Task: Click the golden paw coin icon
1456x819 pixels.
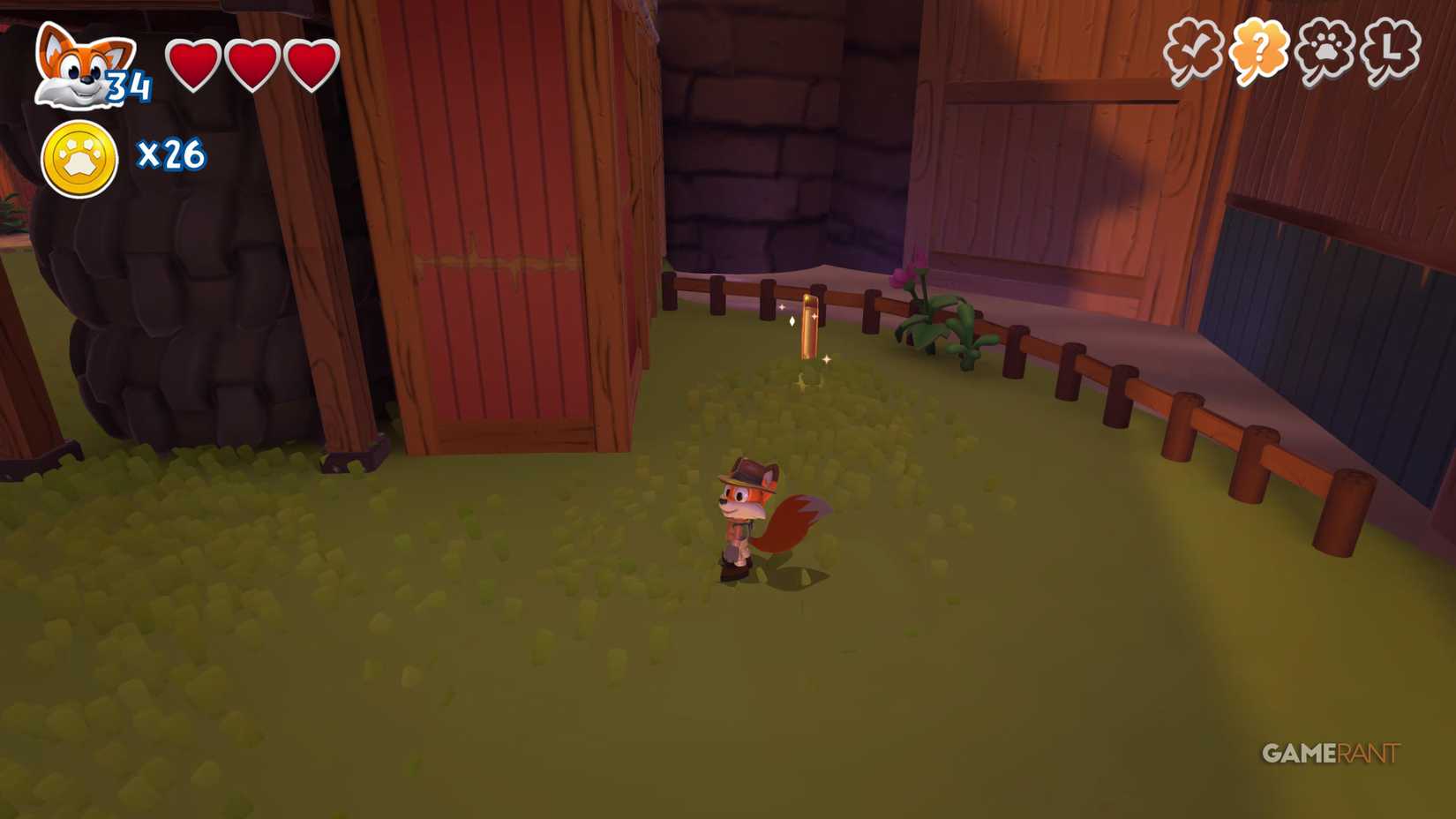Action: (x=78, y=154)
